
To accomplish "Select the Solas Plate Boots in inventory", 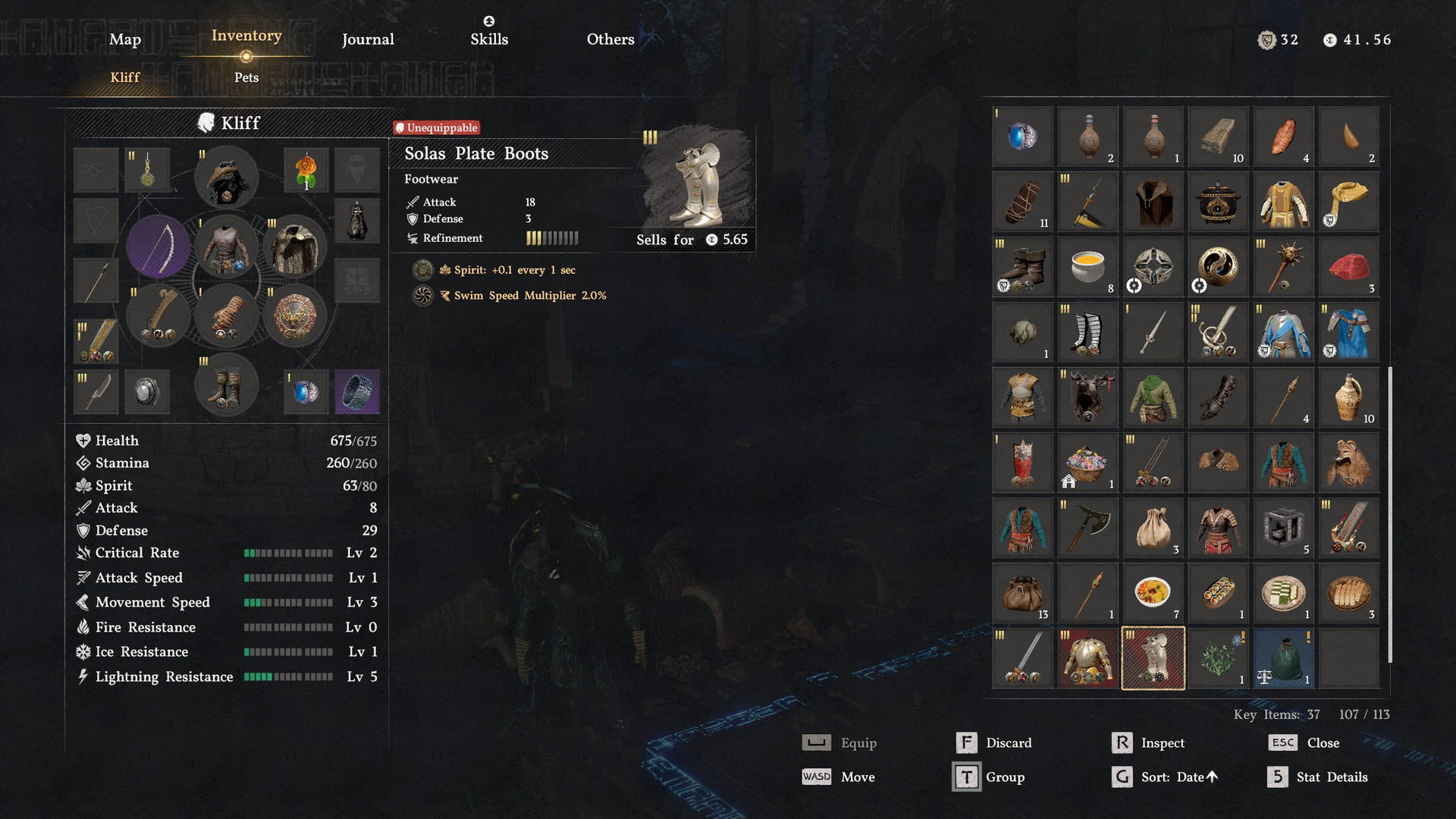I will tap(1153, 657).
